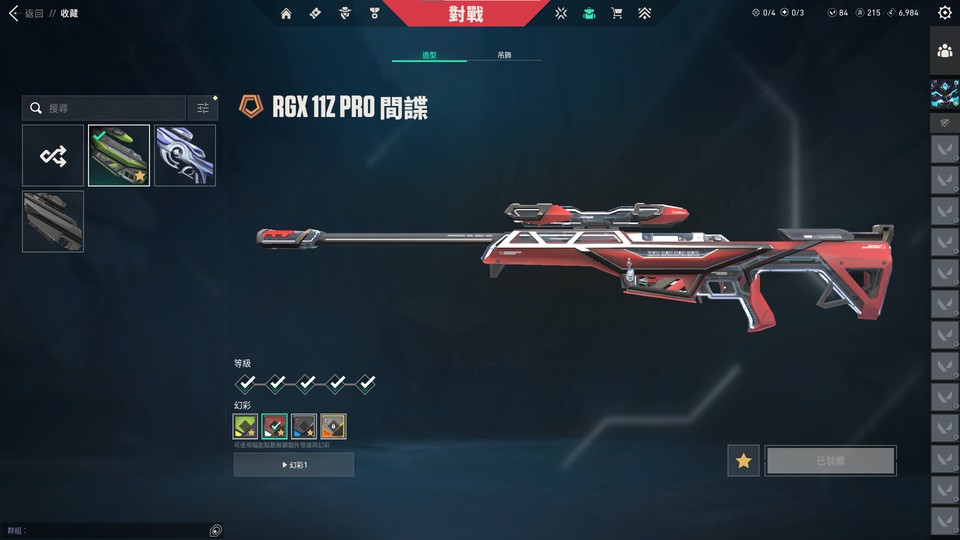Select the default grey Operator skin thumbnail
The width and height of the screenshot is (960, 540).
pos(53,221)
